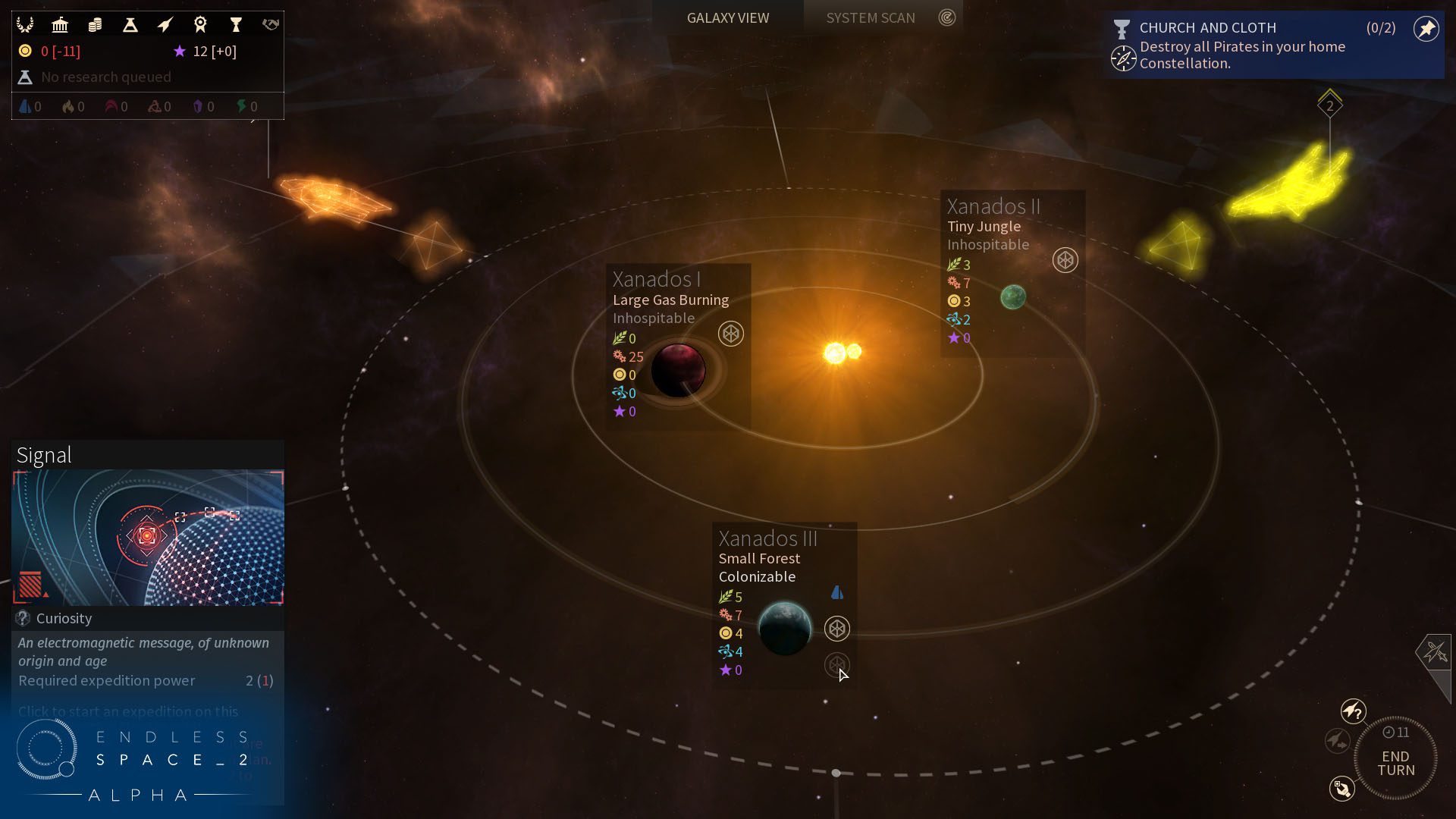Viewport: 1456px width, 819px height.
Task: Open the research flask icon
Action: click(129, 24)
